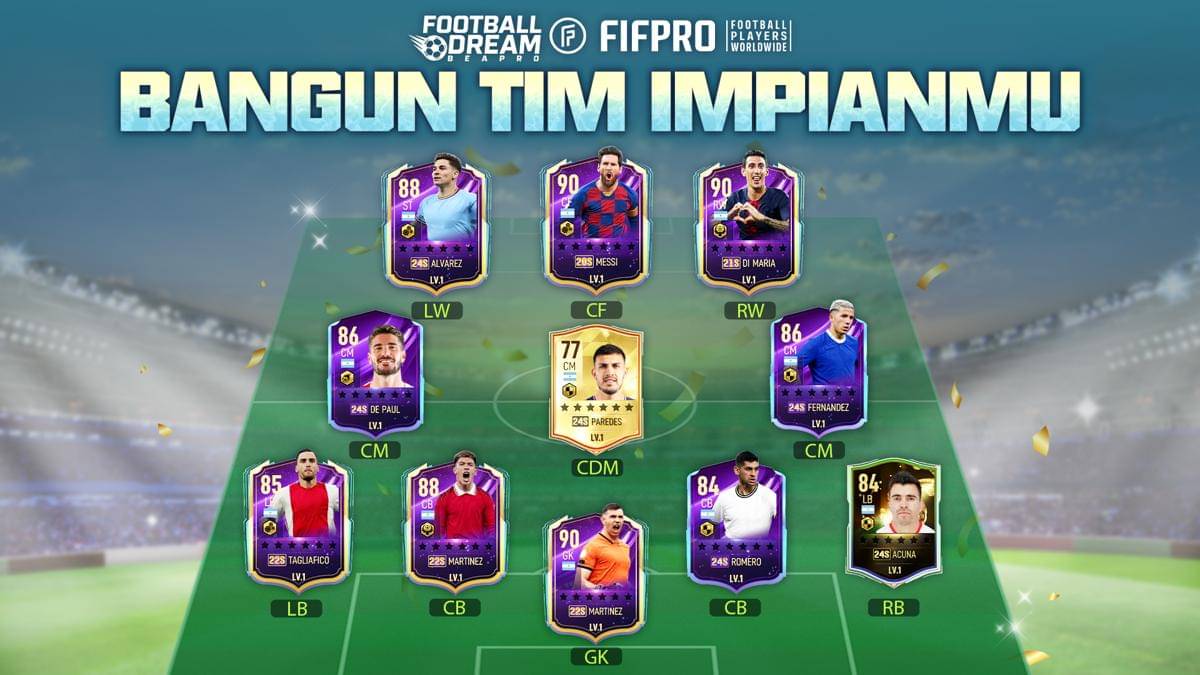The height and width of the screenshot is (675, 1200).
Task: Select the 88-rated Alvarez striker card
Action: click(437, 224)
